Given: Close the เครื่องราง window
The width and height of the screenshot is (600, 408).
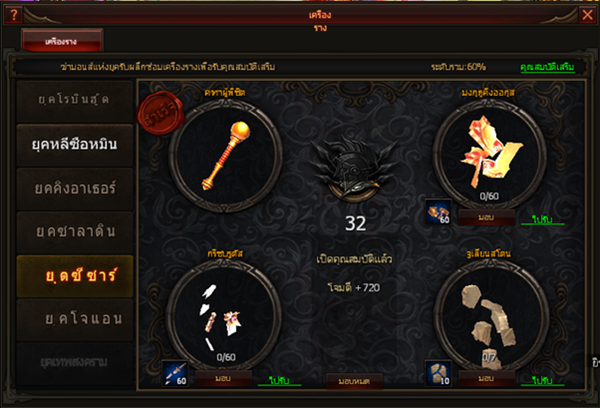Looking at the screenshot, I should tap(588, 13).
